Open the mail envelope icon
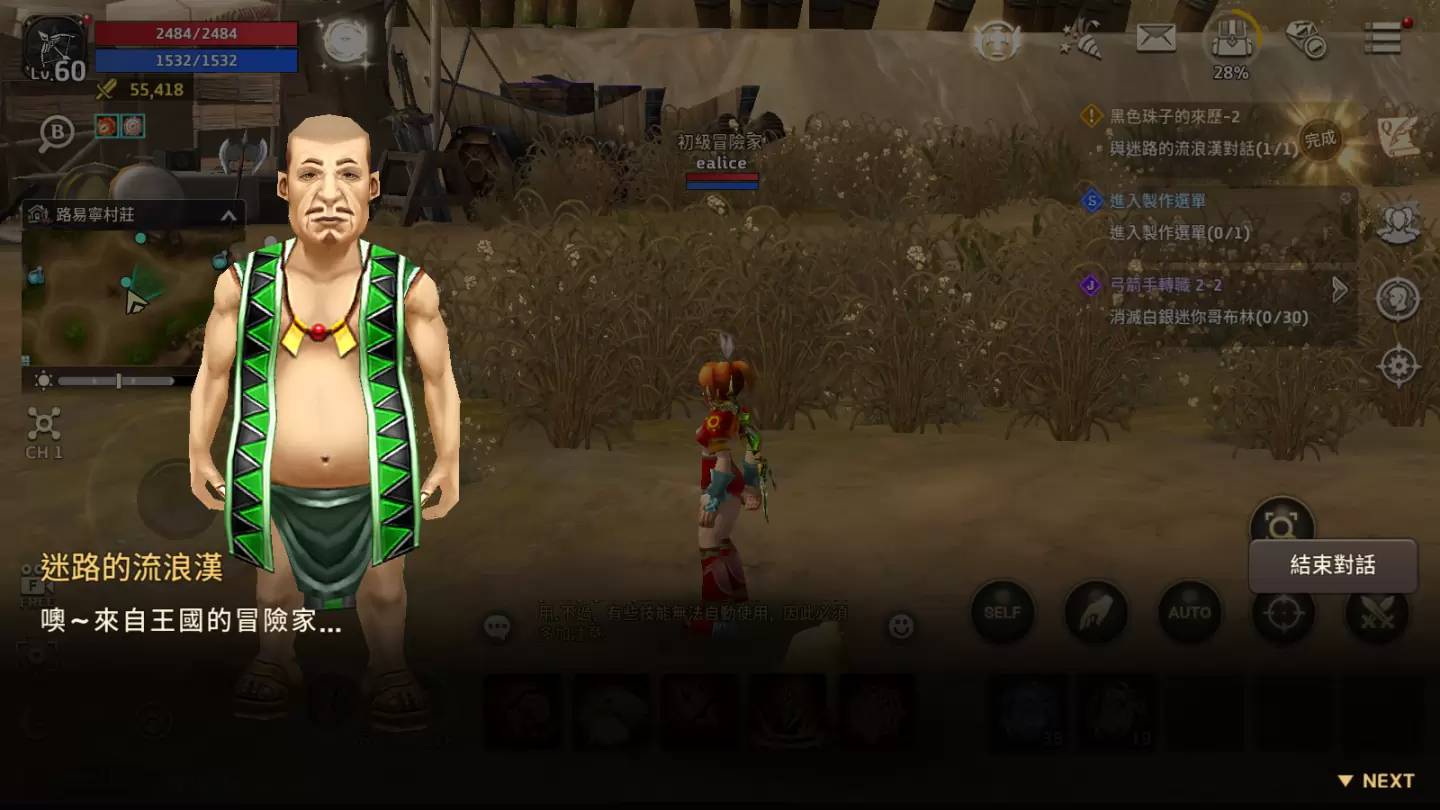 point(1156,39)
